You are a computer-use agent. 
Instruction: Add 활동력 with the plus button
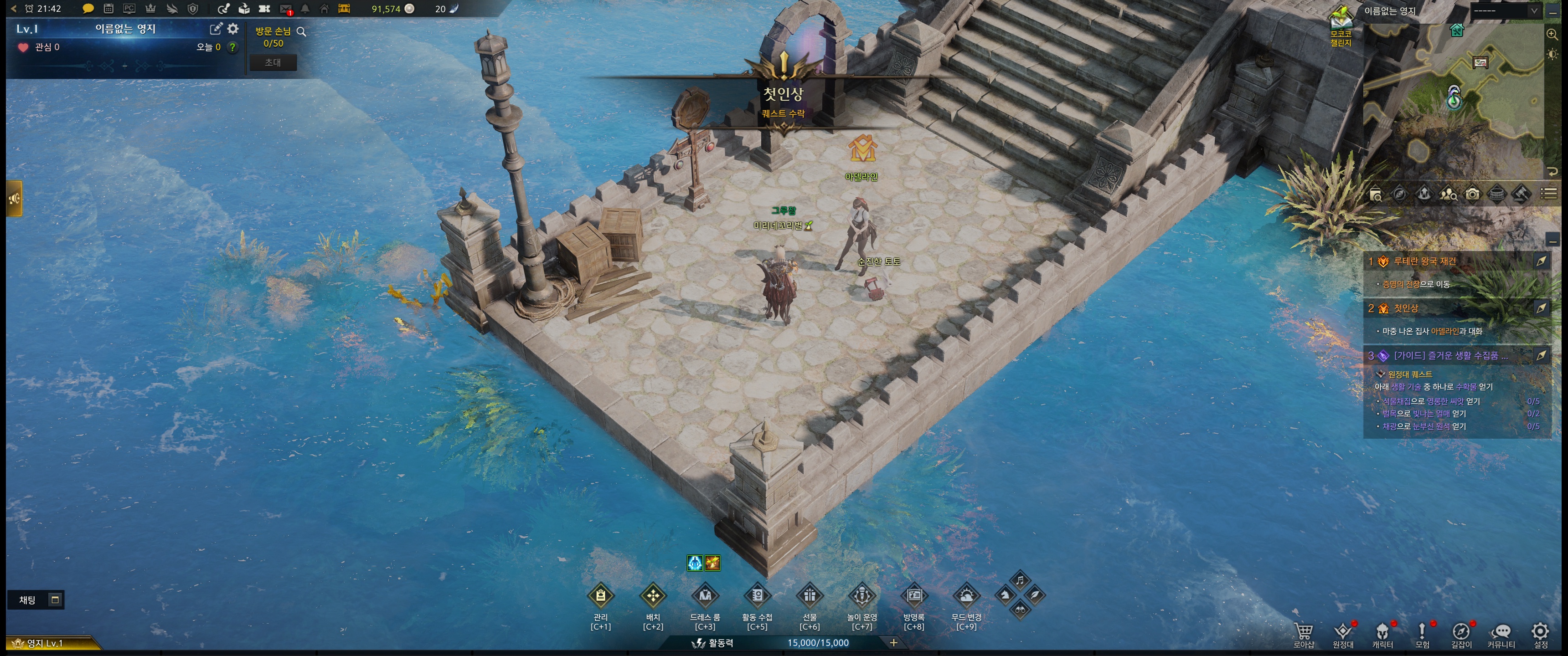893,643
